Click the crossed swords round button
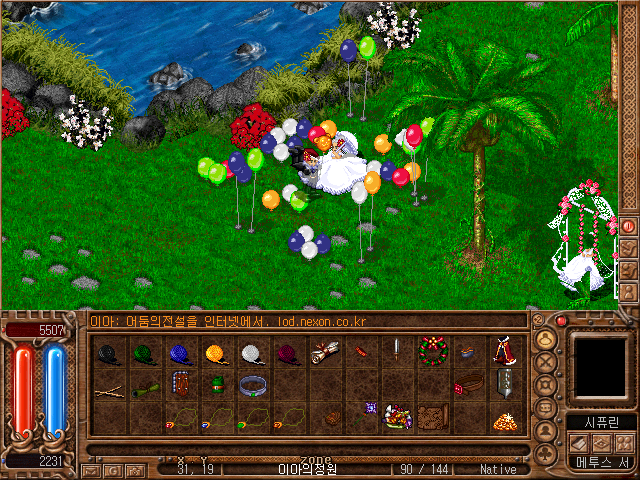This screenshot has height=480, width=640. point(546,361)
